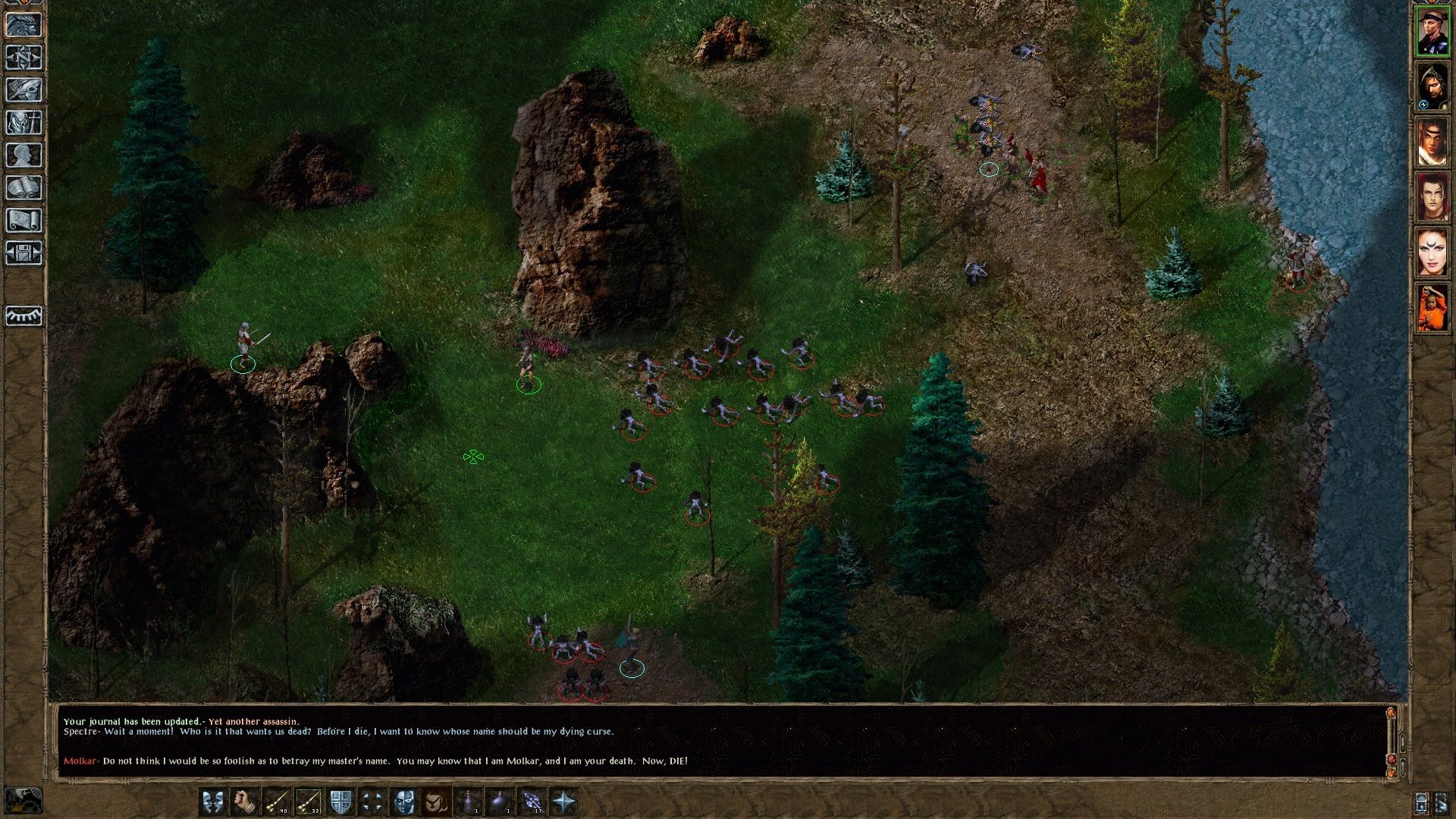Activate the shield icon in the action bar
This screenshot has width=1456, height=819.
pyautogui.click(x=340, y=802)
